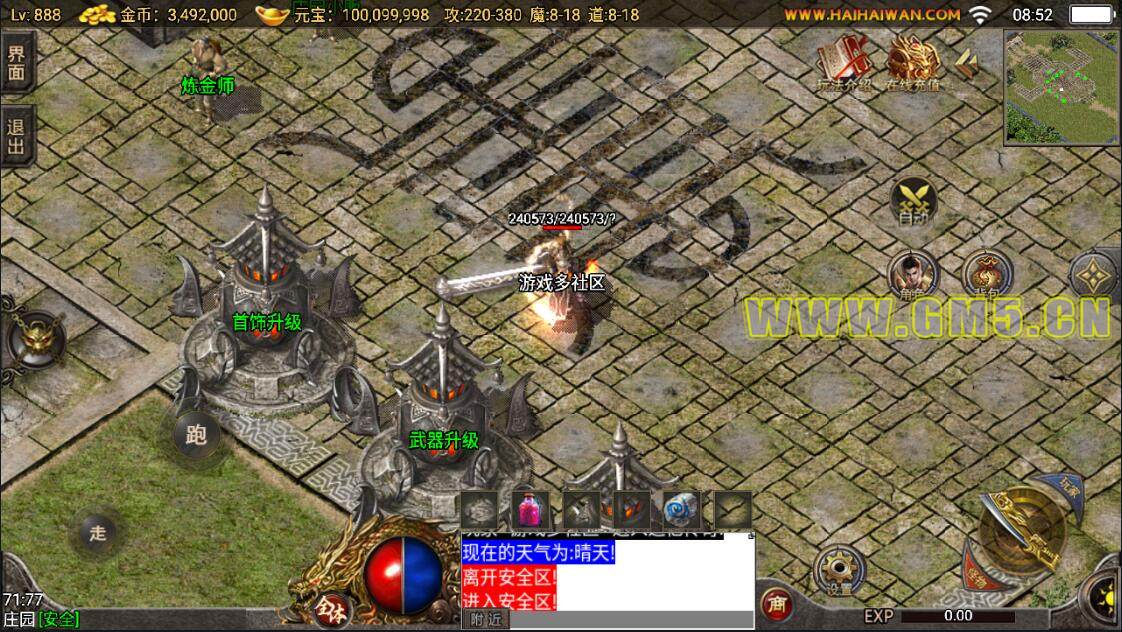1122x632 pixels.
Task: Use the blue swirl scroll hotbar item
Action: [682, 510]
